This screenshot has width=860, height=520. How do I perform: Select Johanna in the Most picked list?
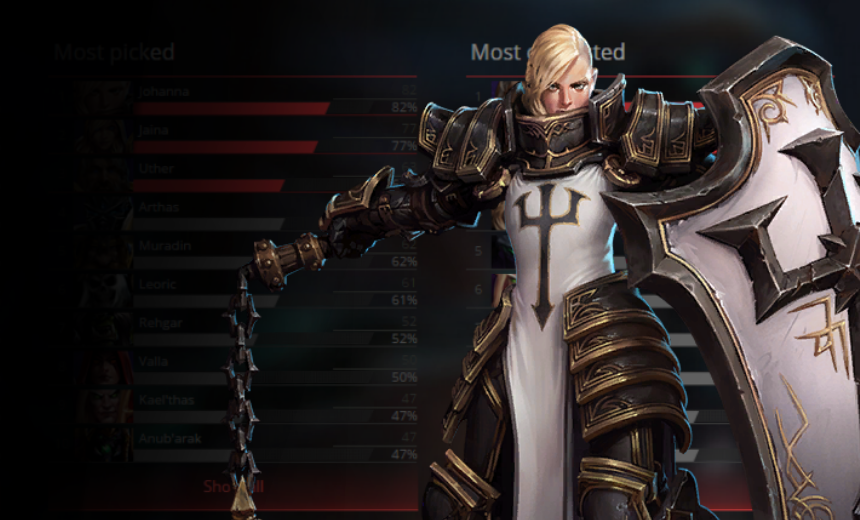pos(164,91)
